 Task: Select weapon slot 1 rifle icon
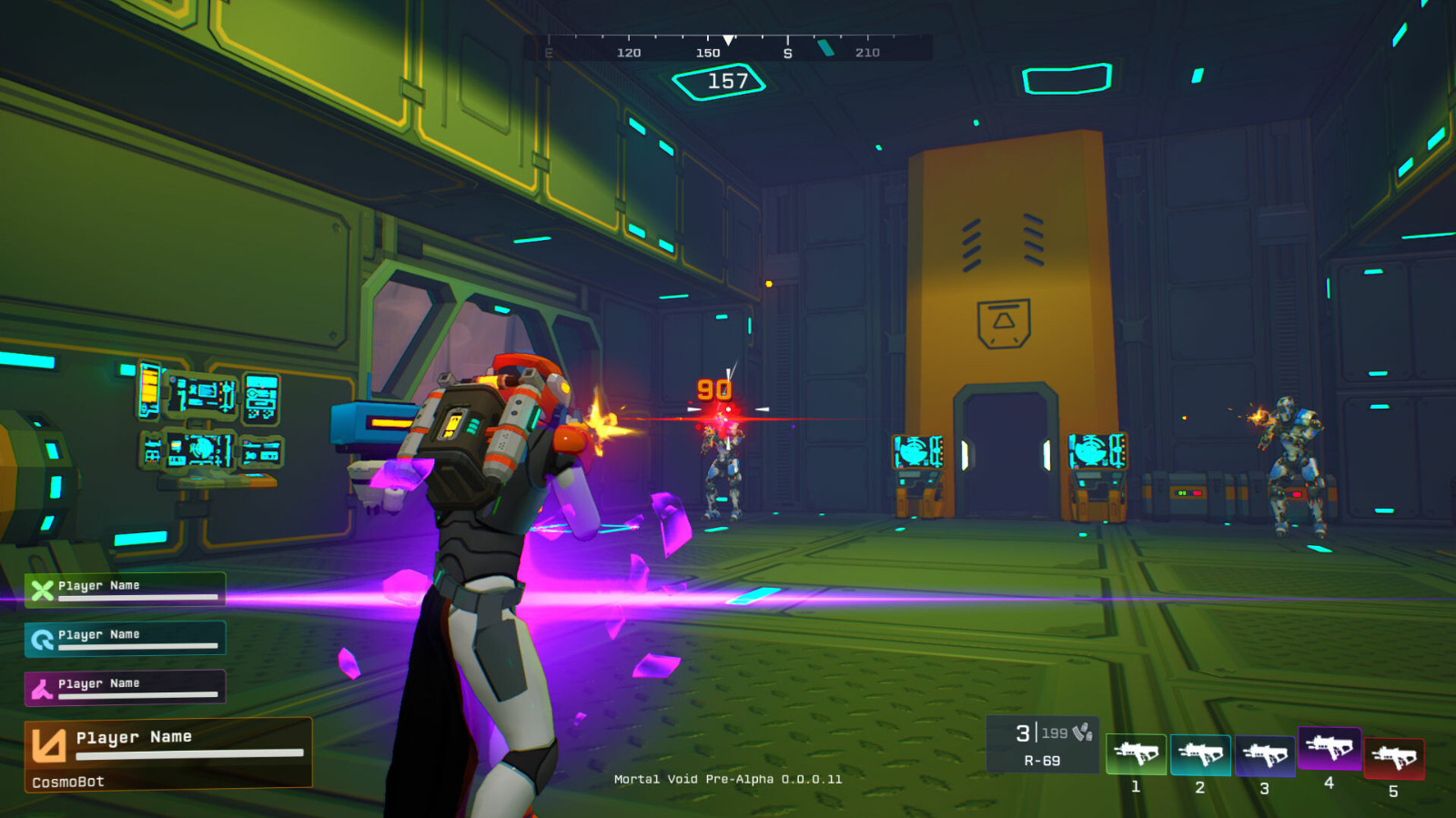click(1136, 753)
